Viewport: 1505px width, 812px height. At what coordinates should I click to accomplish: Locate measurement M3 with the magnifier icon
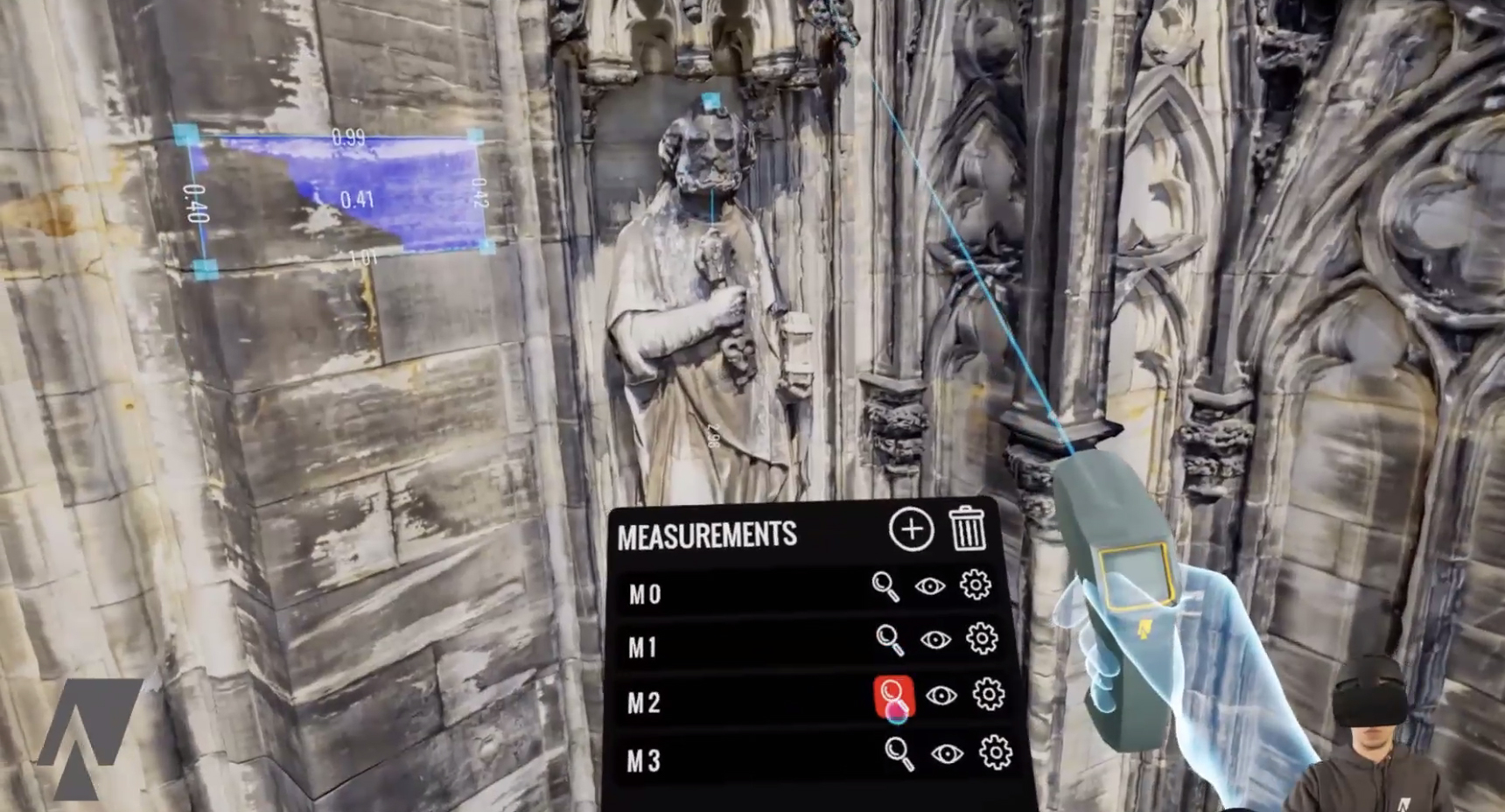(x=899, y=753)
